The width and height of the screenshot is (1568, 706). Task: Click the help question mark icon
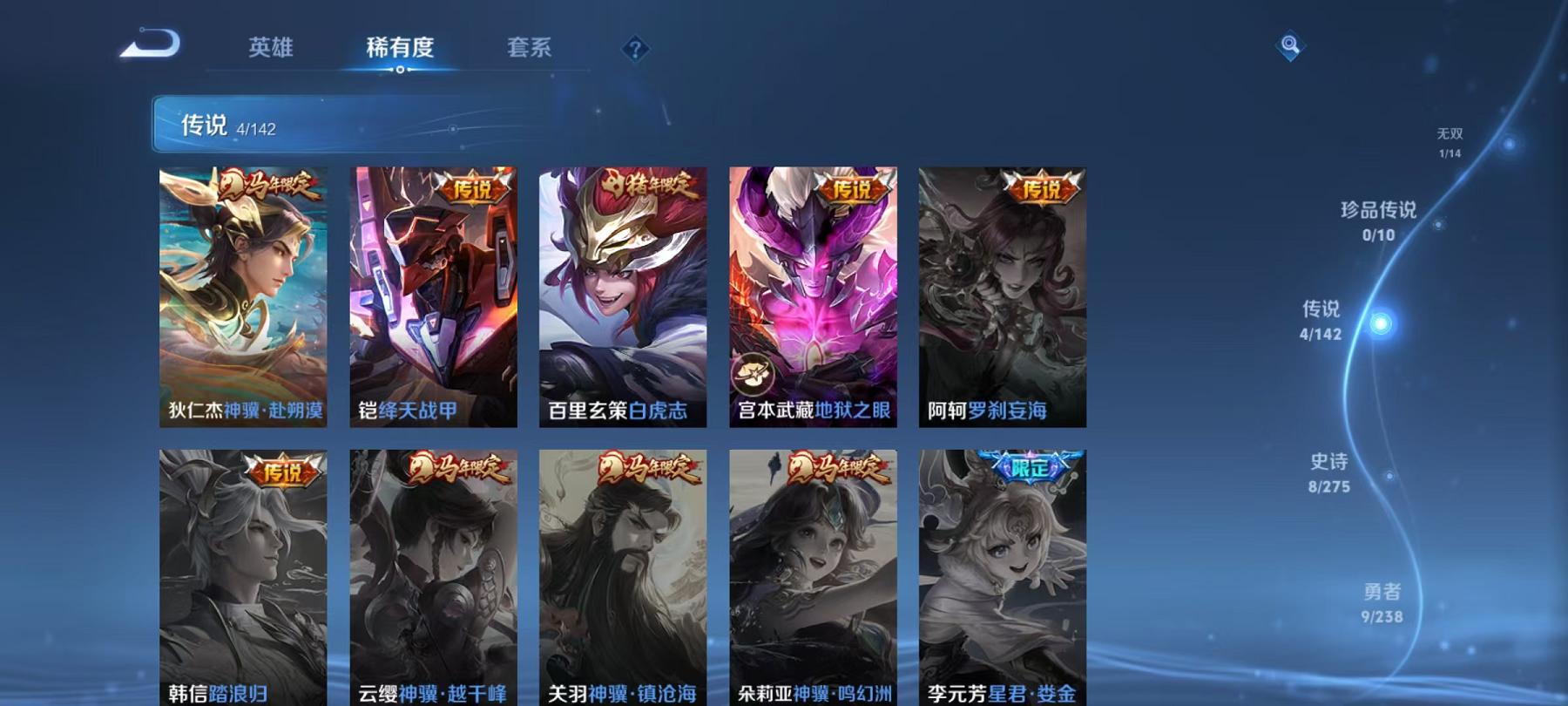[x=637, y=46]
